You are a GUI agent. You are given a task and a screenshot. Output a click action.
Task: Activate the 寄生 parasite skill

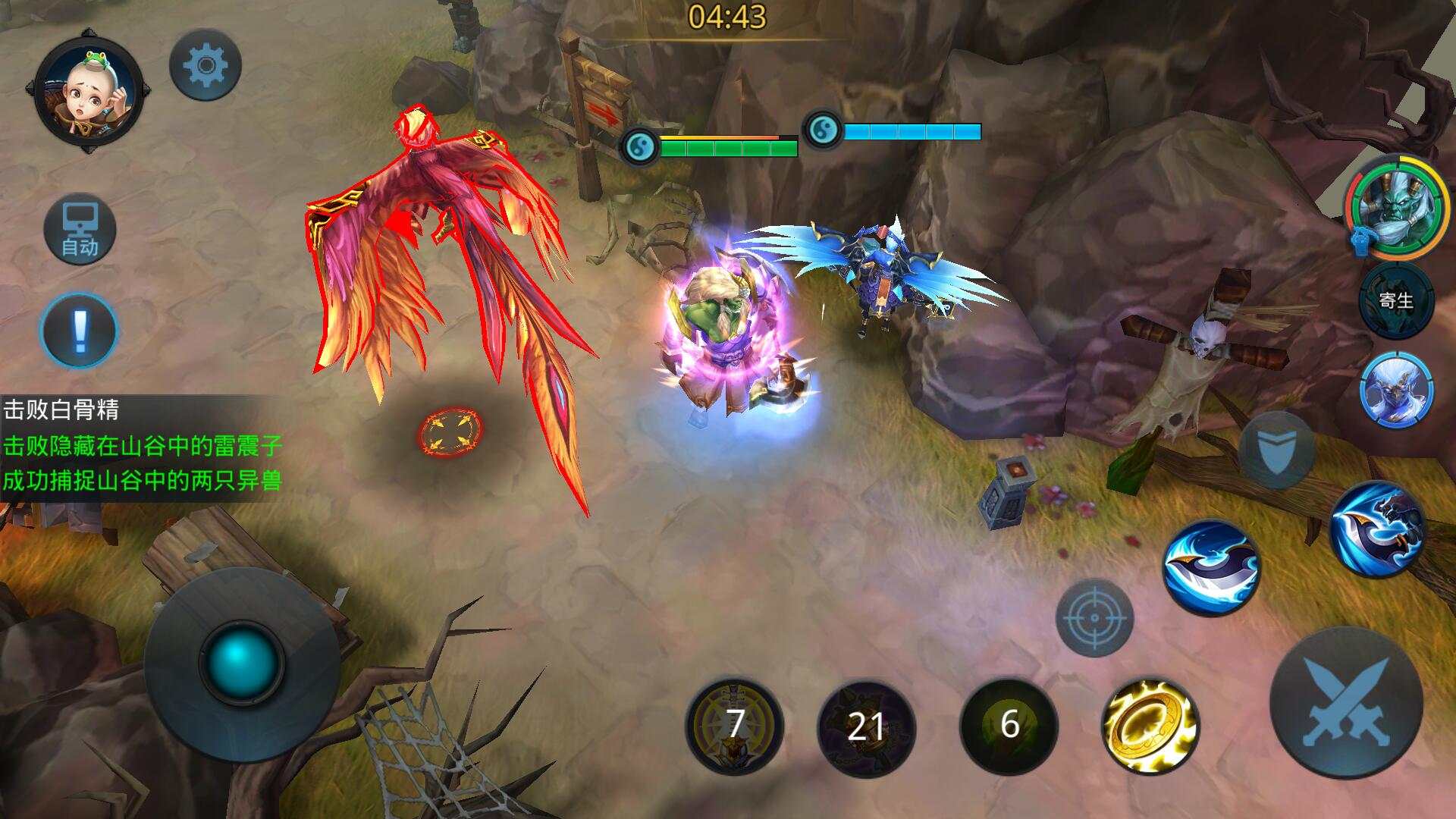pyautogui.click(x=1396, y=301)
